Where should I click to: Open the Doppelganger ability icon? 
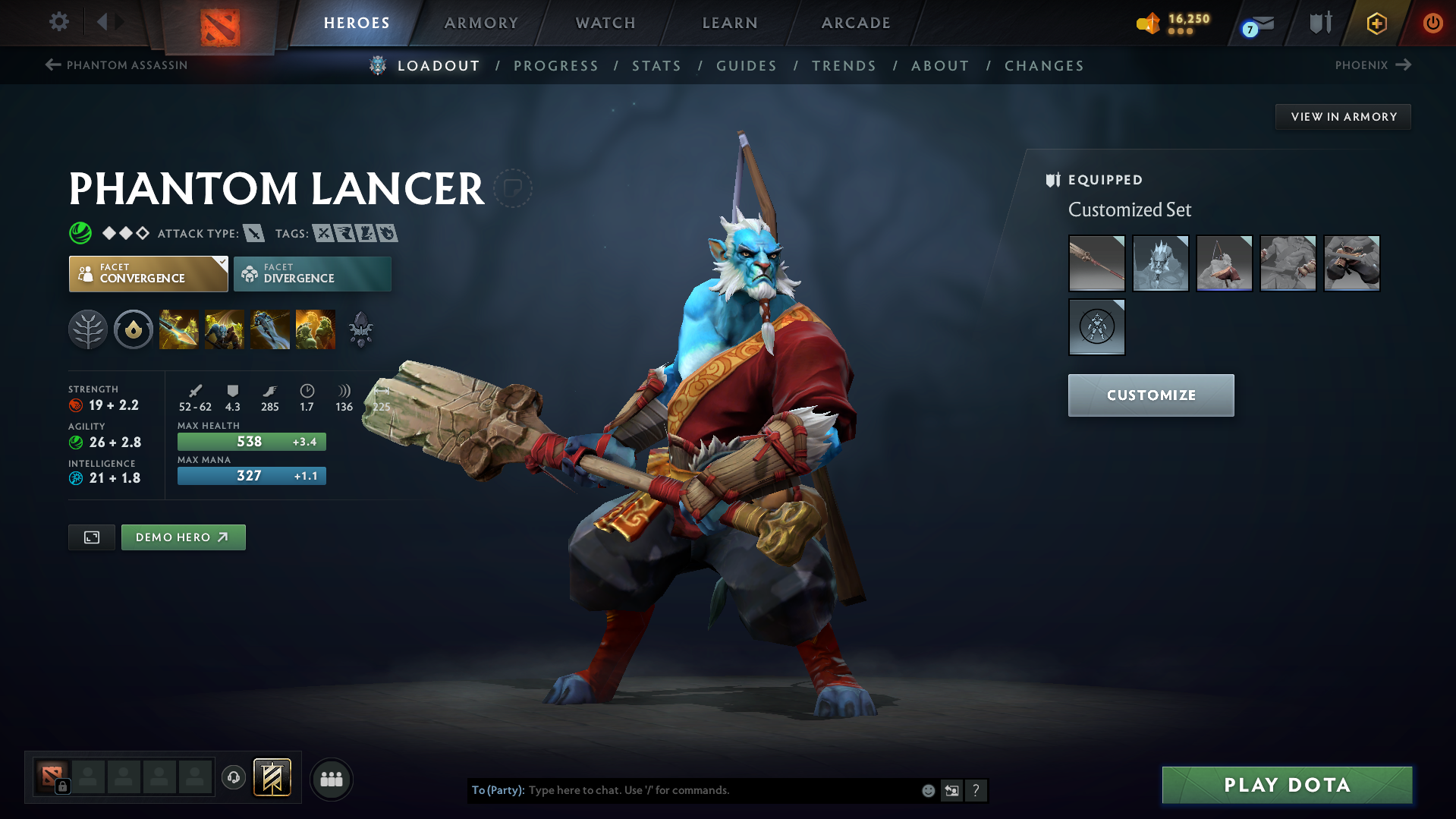pos(224,329)
